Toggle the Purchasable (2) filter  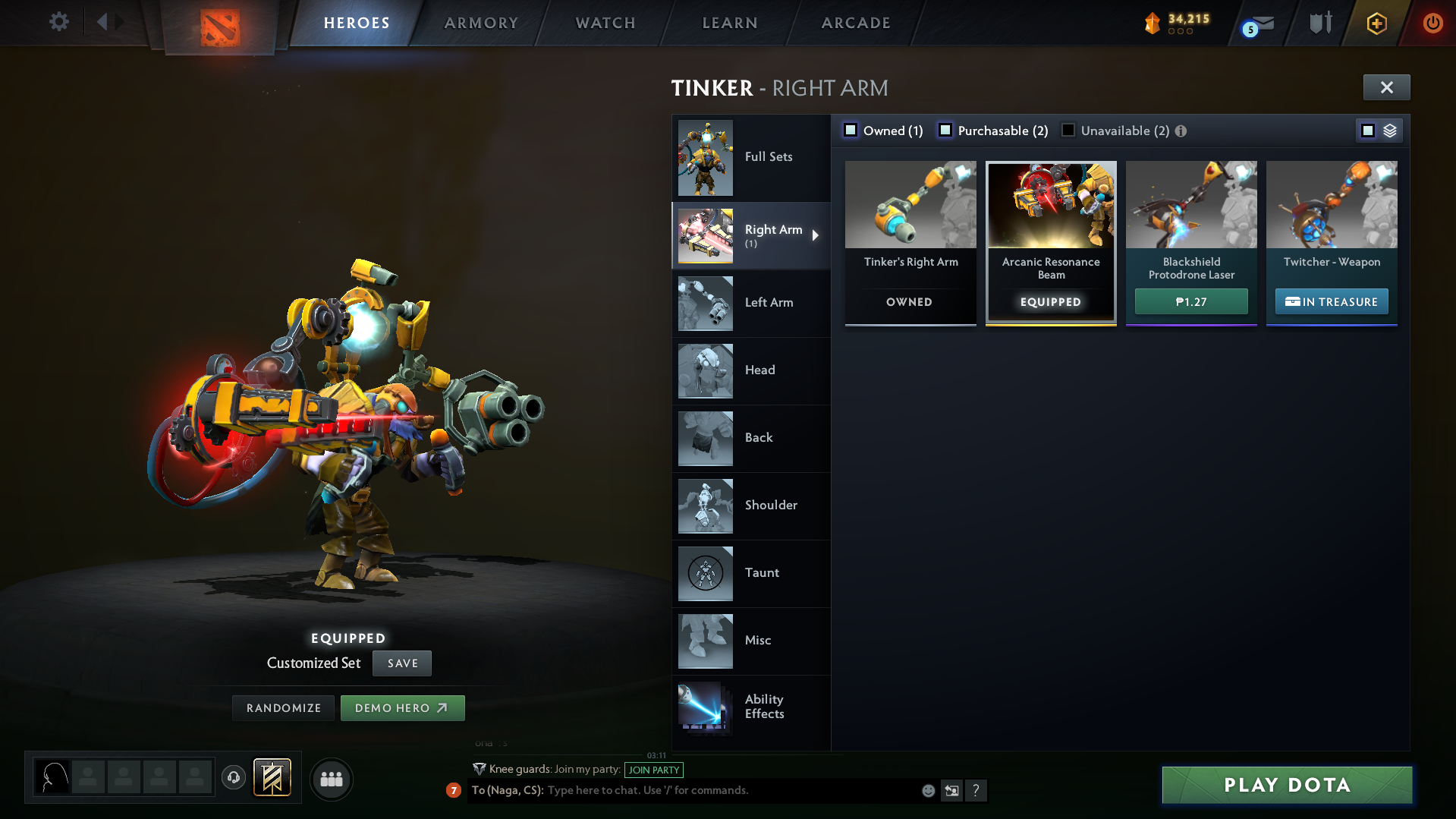click(x=945, y=130)
